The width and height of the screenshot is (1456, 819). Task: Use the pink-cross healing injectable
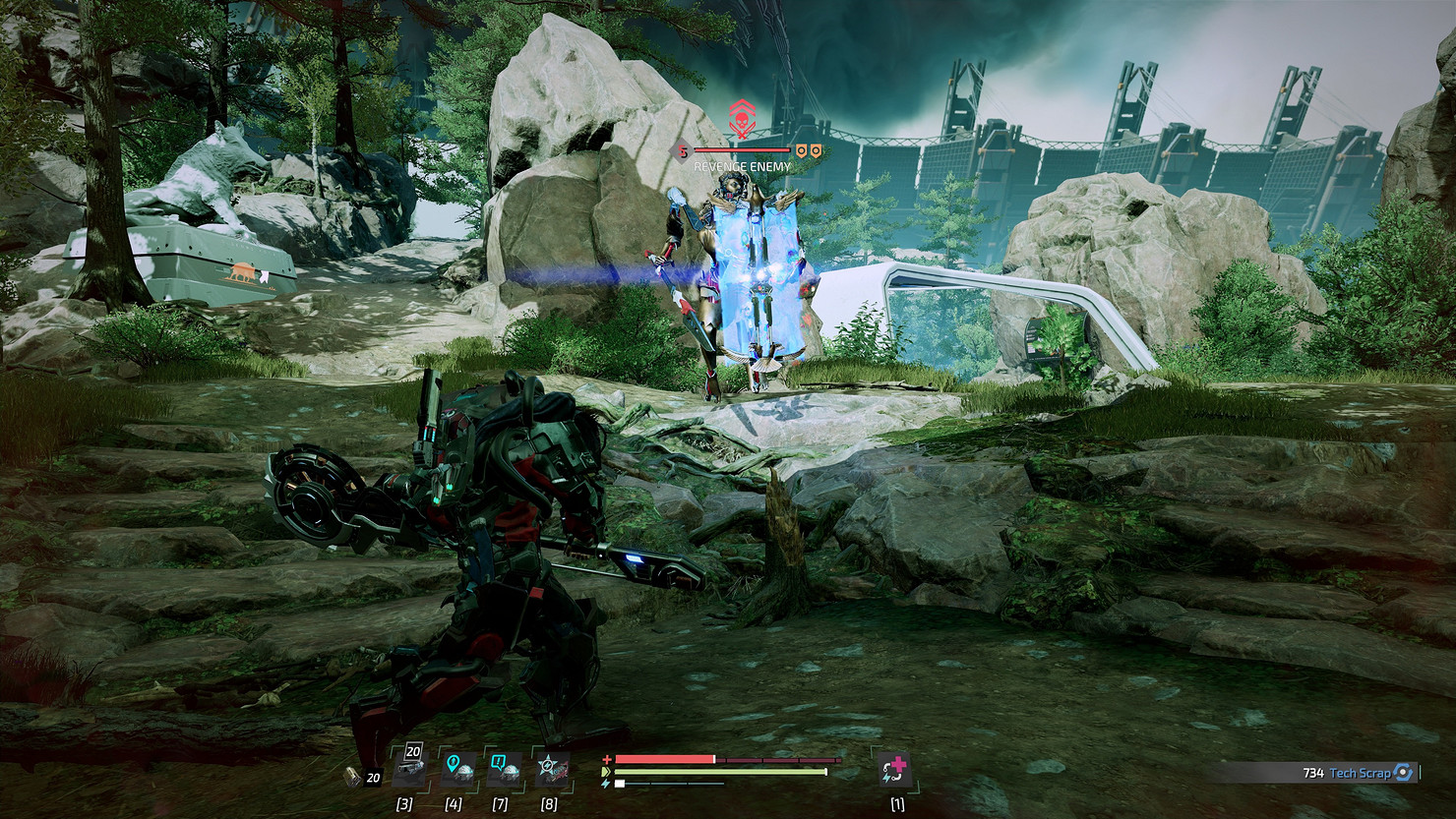pyautogui.click(x=896, y=769)
